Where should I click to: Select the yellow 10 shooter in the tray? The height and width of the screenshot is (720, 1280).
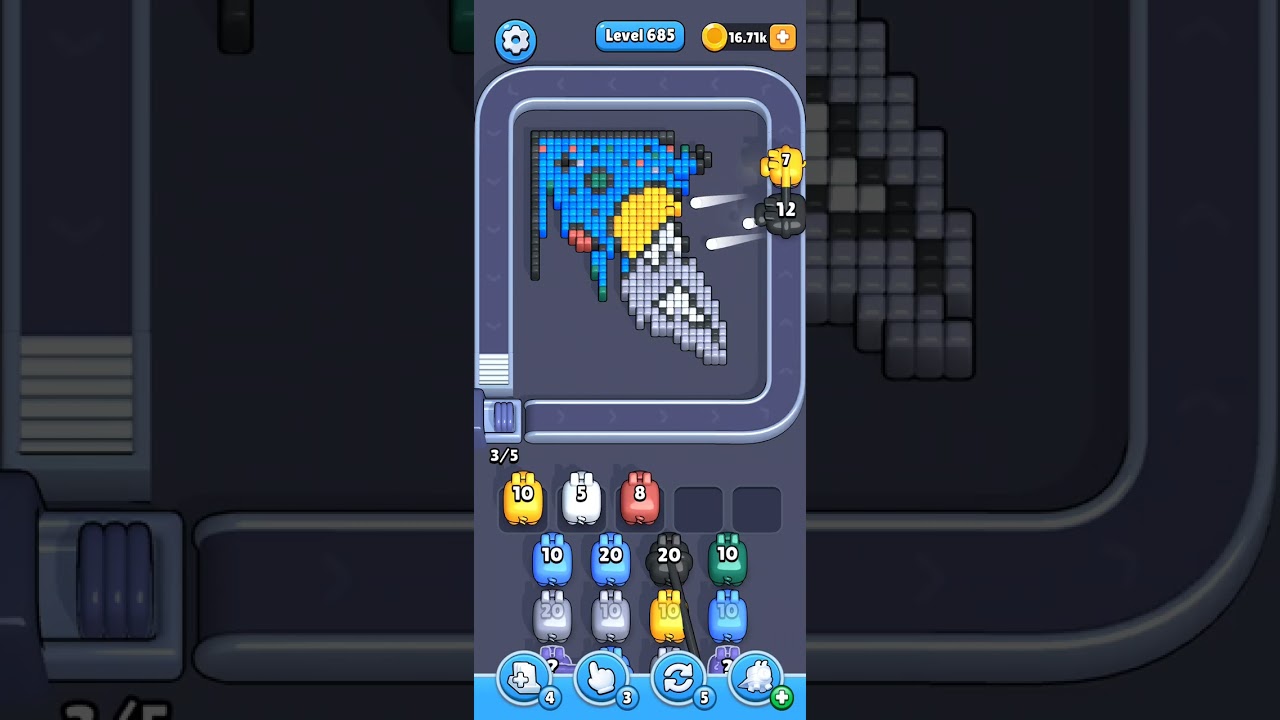[523, 500]
